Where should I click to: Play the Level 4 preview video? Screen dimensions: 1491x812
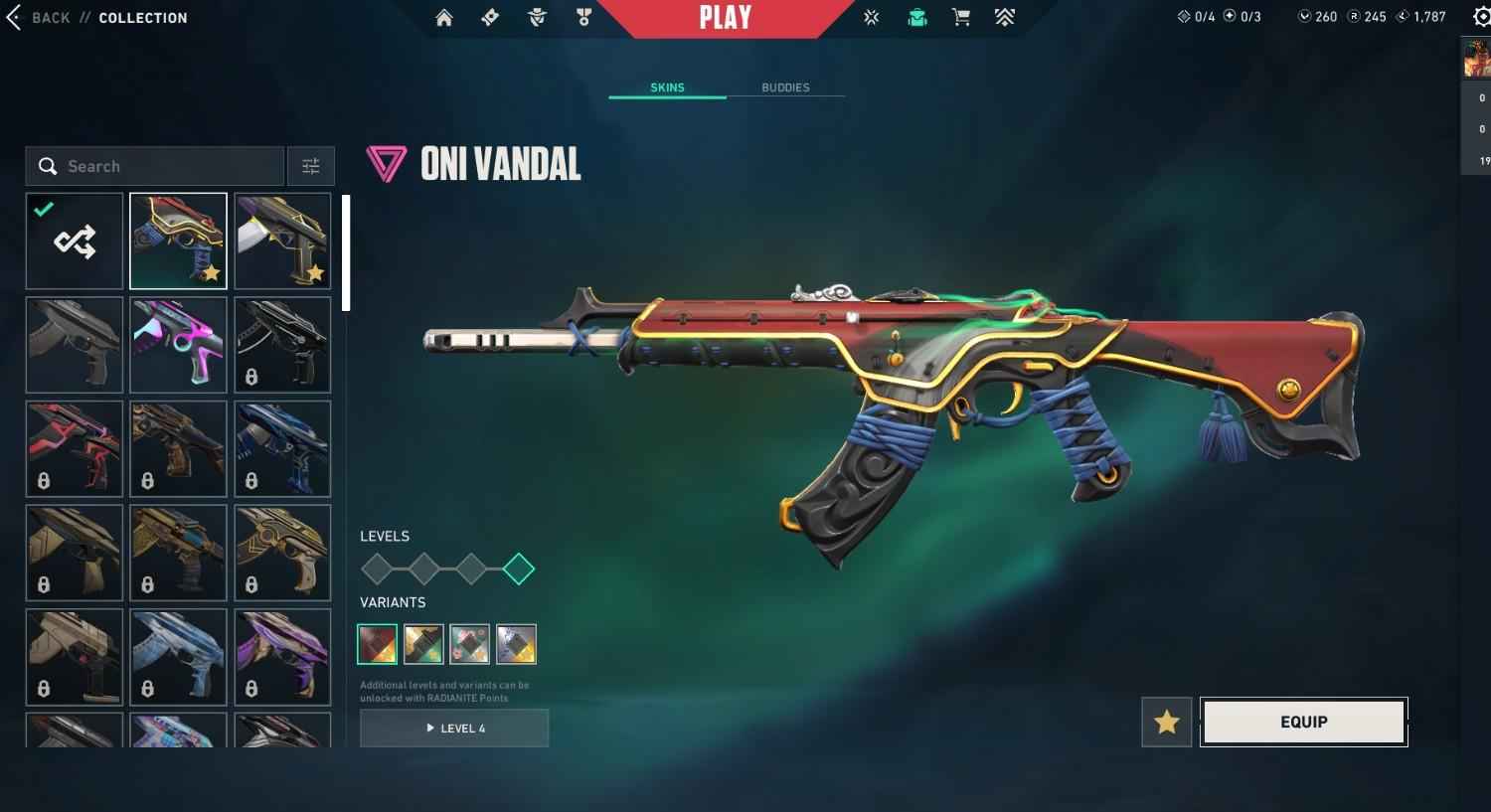click(x=454, y=729)
